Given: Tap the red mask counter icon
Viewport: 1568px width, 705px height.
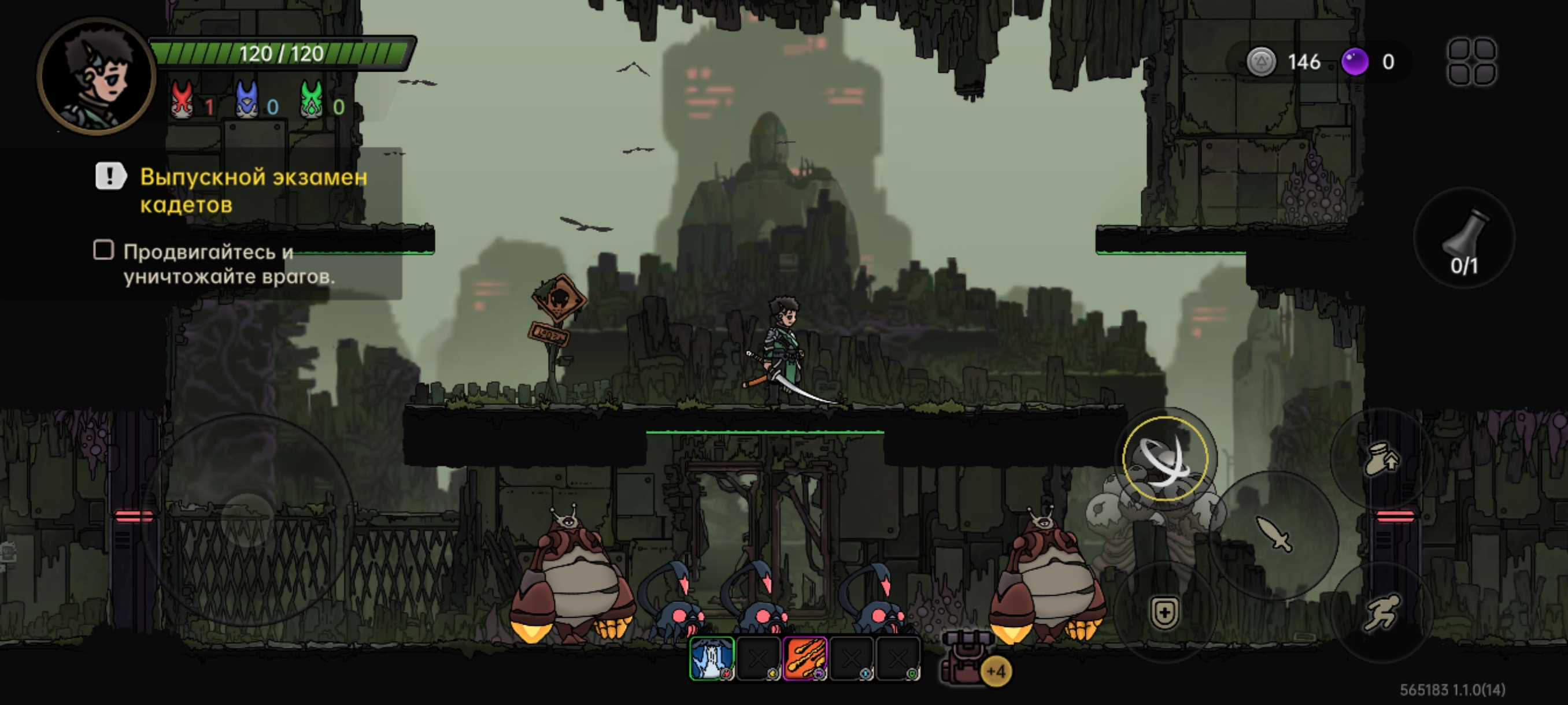Looking at the screenshot, I should tap(182, 100).
